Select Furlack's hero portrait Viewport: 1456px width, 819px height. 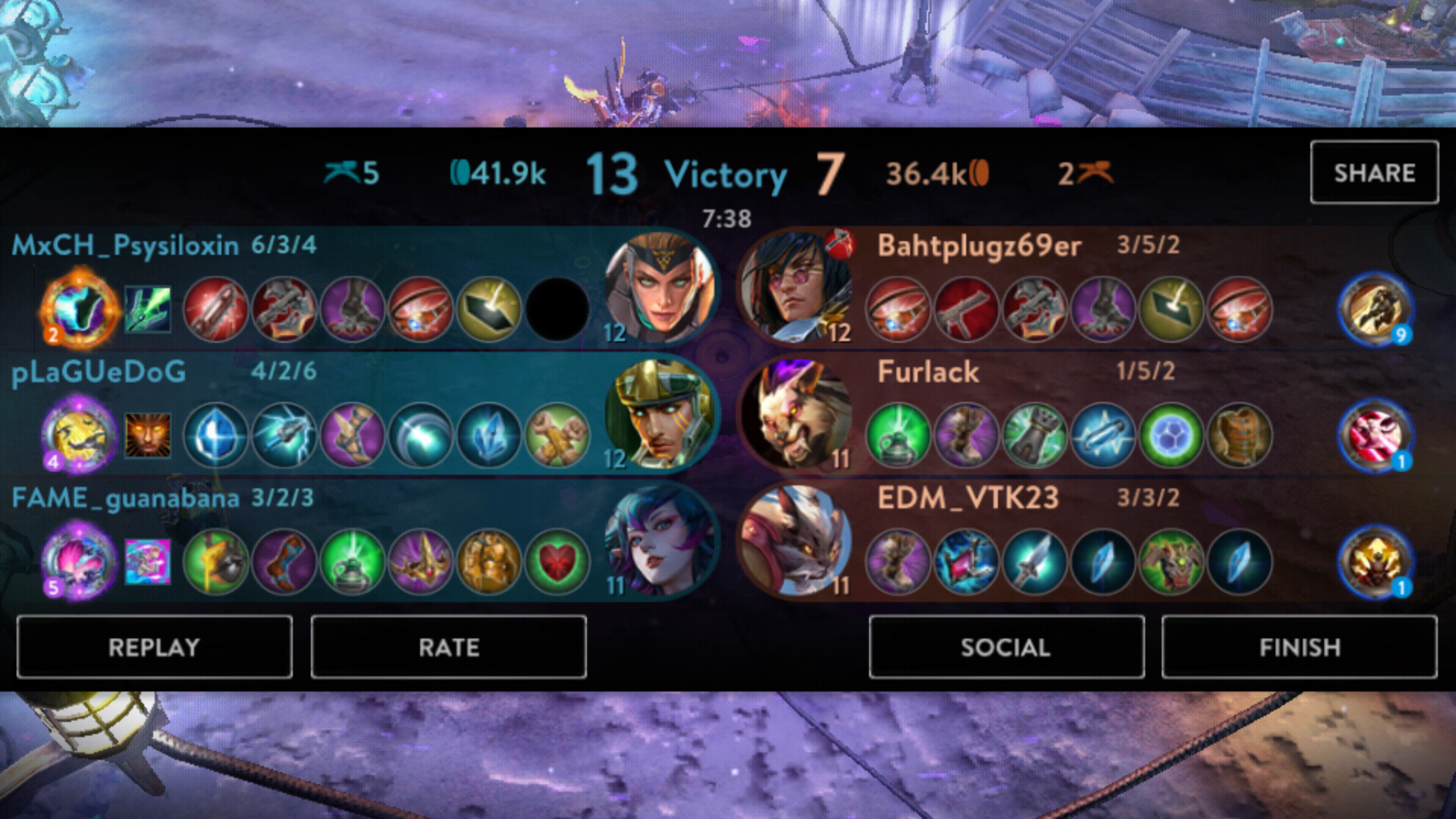pyautogui.click(x=796, y=415)
